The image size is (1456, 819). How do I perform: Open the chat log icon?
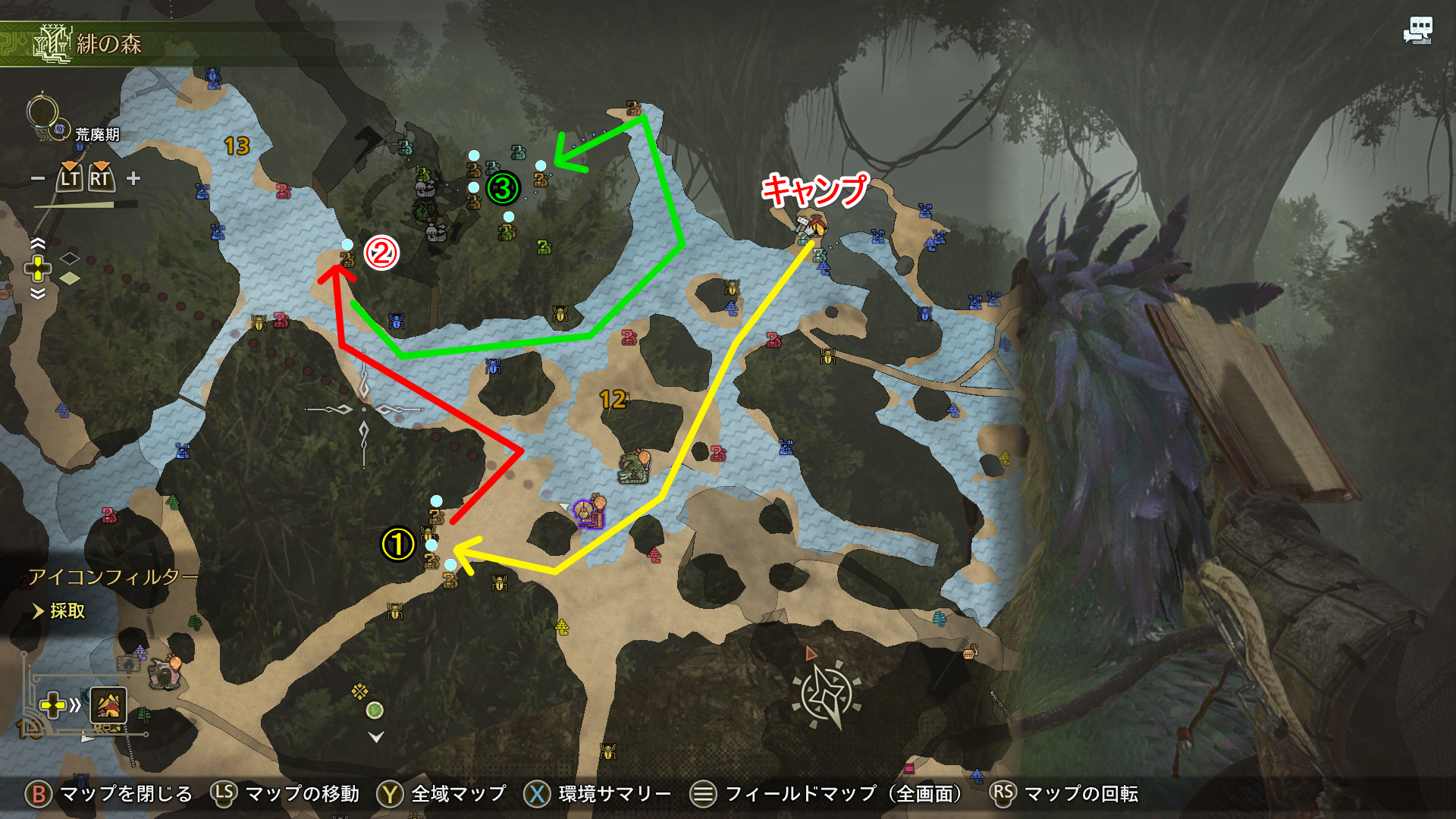click(1417, 31)
